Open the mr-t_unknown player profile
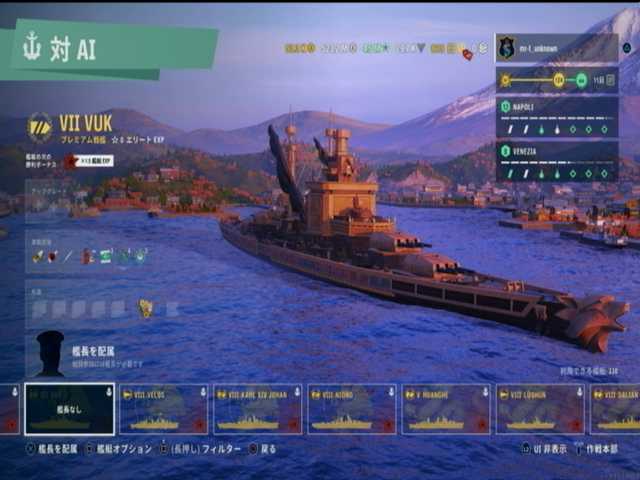 point(556,48)
